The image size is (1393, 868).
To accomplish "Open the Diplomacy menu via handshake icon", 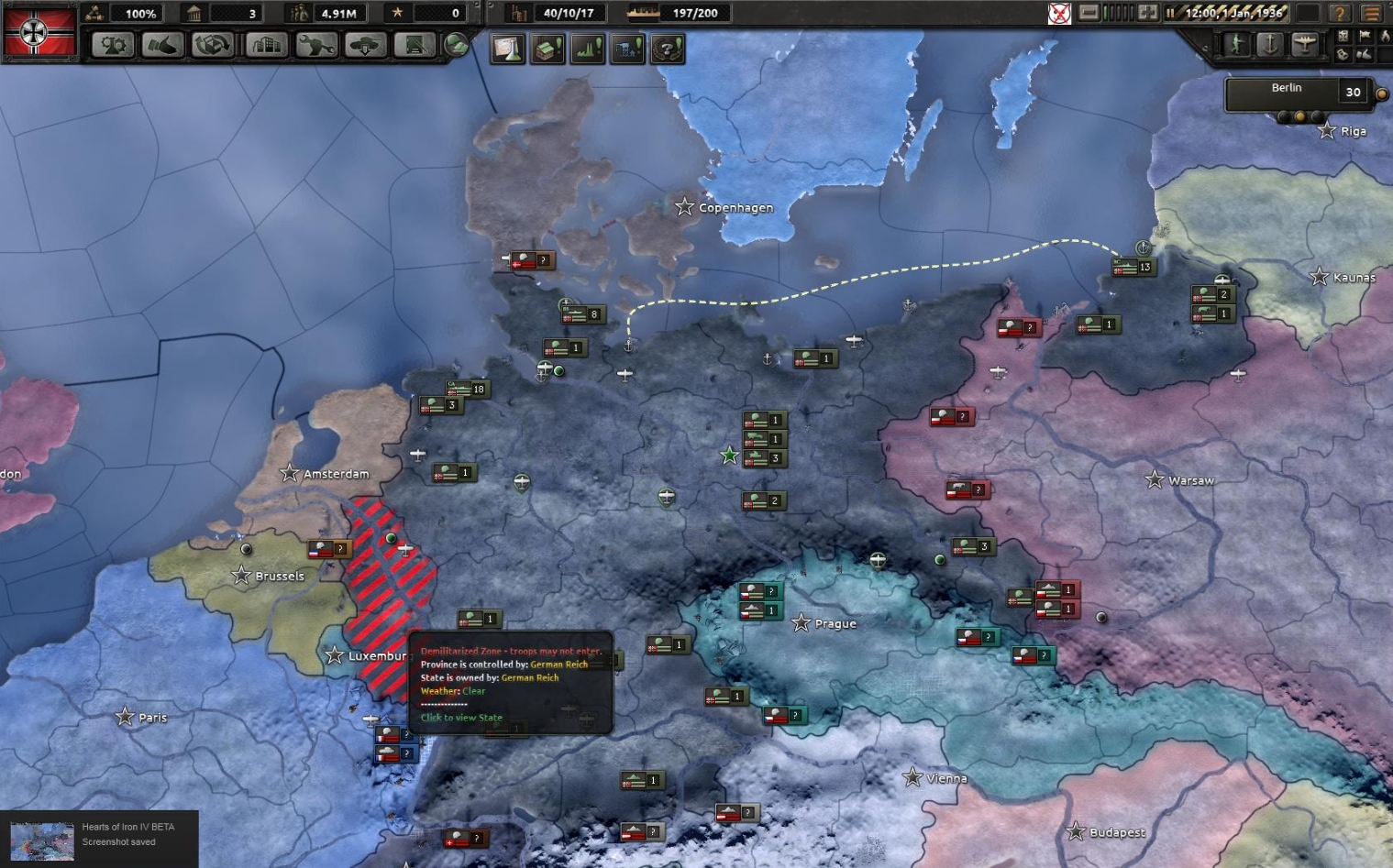I will 163,46.
